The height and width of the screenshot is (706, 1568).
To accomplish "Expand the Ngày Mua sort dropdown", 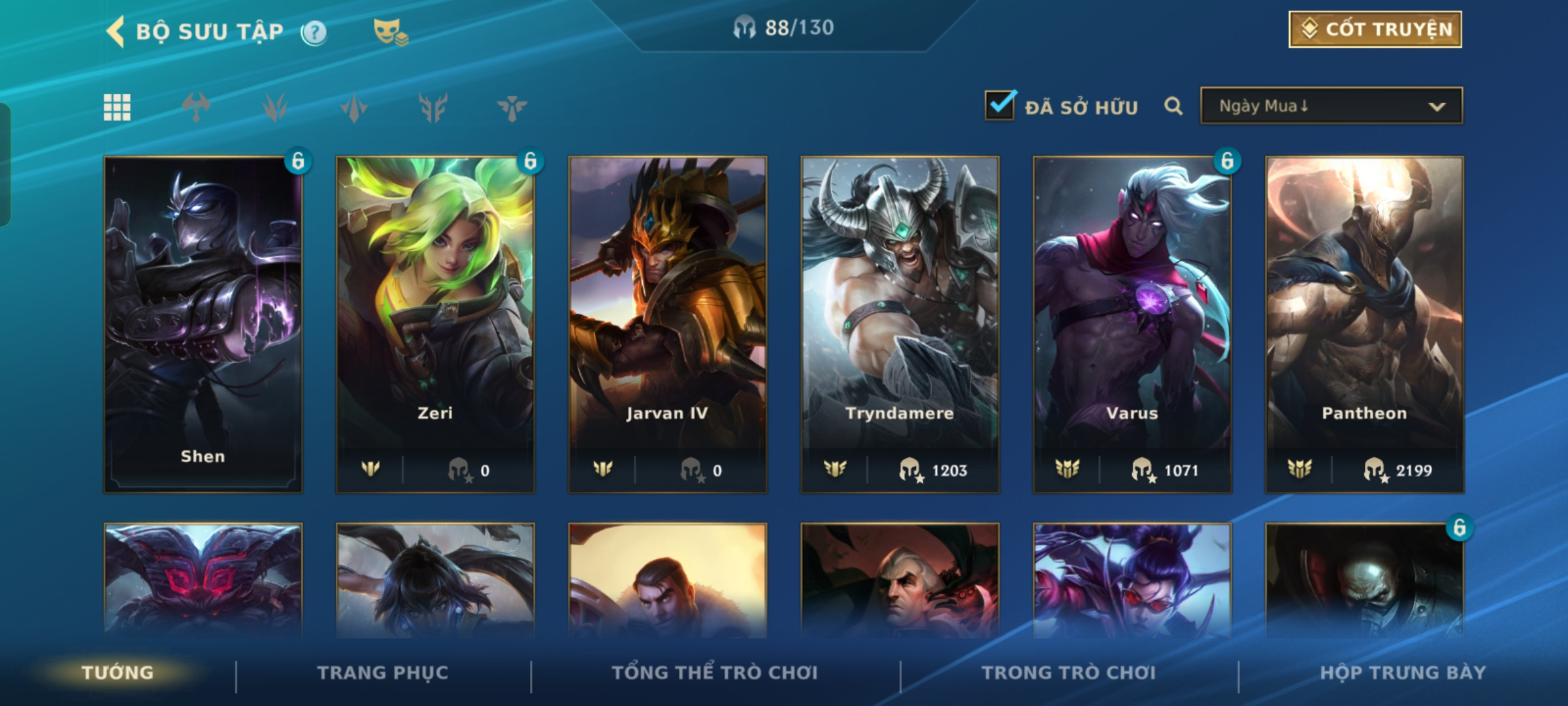I will pyautogui.click(x=1331, y=106).
